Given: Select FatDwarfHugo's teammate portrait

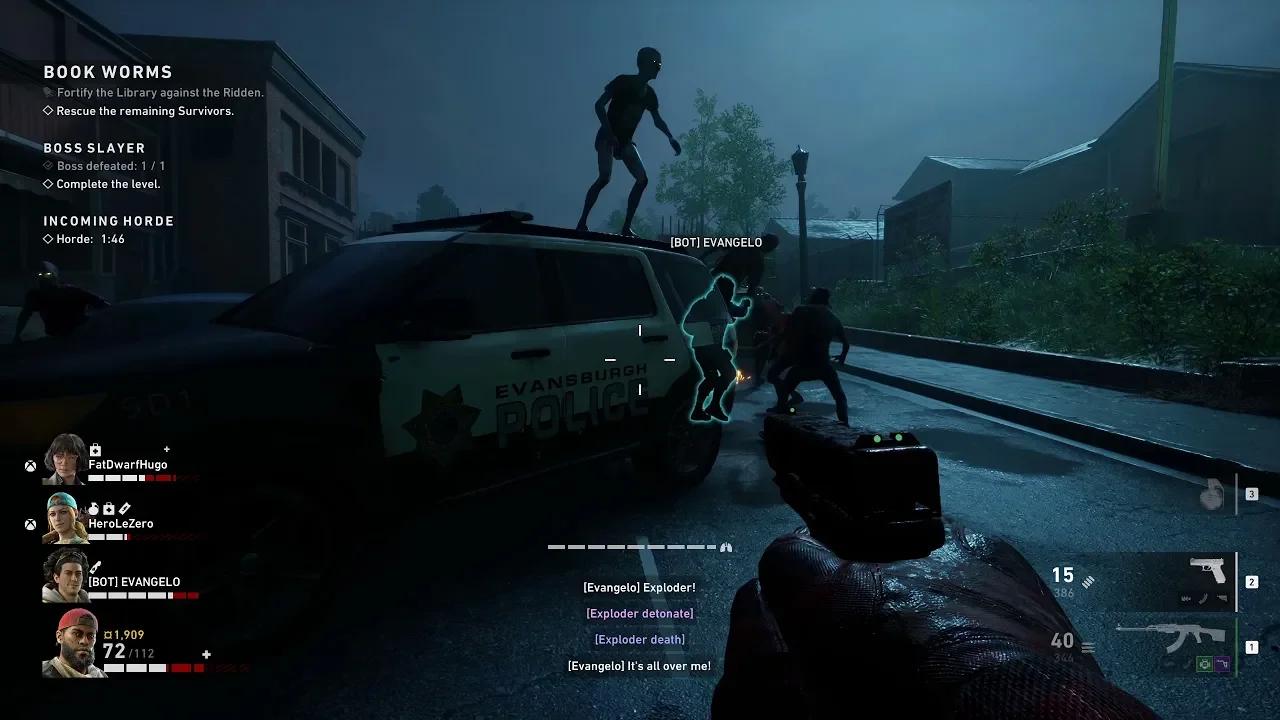Looking at the screenshot, I should pyautogui.click(x=64, y=459).
